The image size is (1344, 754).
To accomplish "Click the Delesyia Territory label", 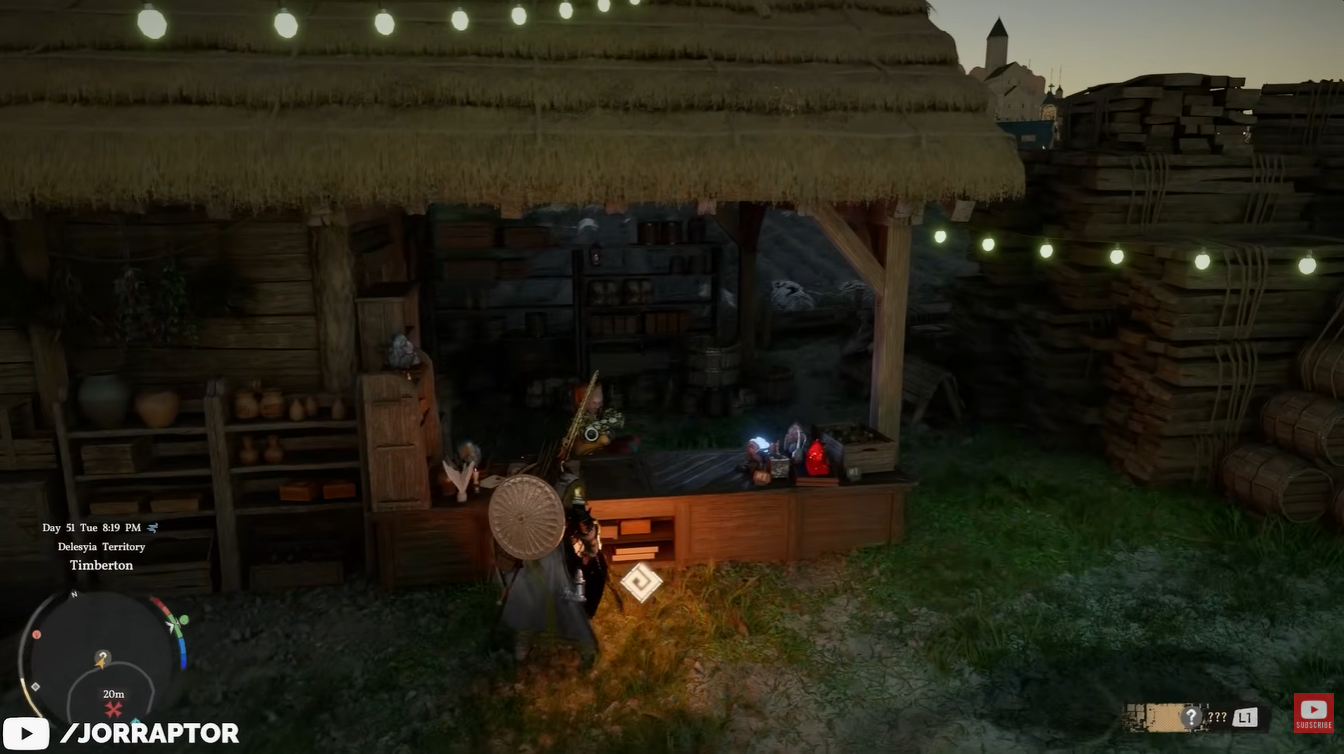I will pos(101,547).
